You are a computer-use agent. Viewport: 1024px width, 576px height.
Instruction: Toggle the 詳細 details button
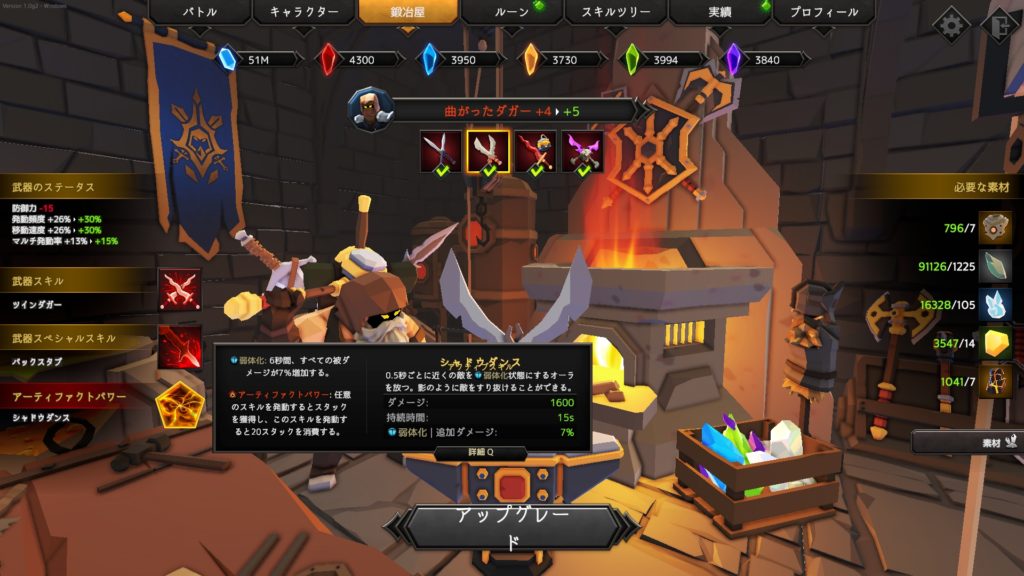coord(465,453)
